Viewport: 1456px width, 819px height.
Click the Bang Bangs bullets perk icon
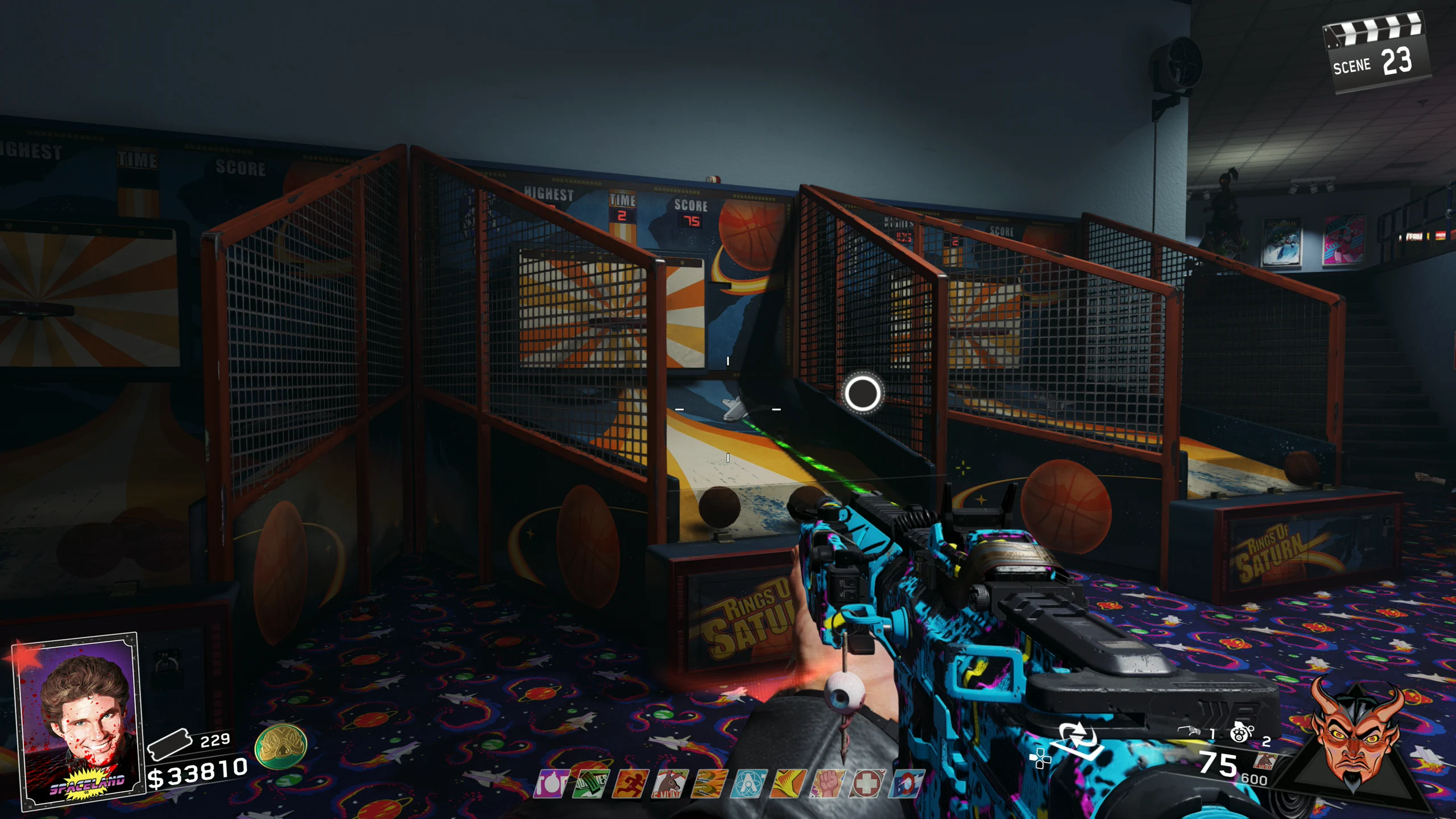[709, 784]
